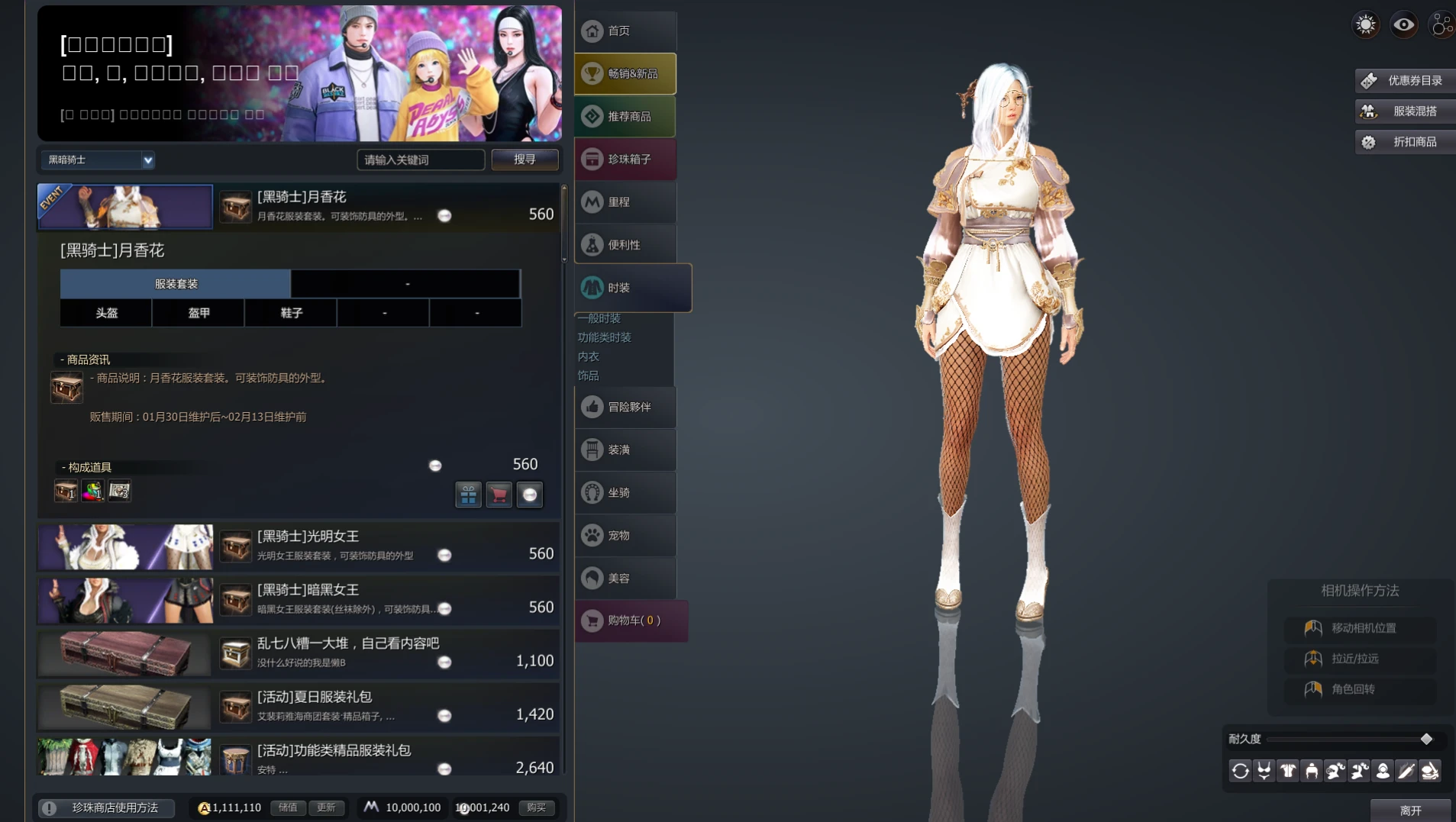Toggle the eye visibility icon
The width and height of the screenshot is (1456, 822).
1403,25
